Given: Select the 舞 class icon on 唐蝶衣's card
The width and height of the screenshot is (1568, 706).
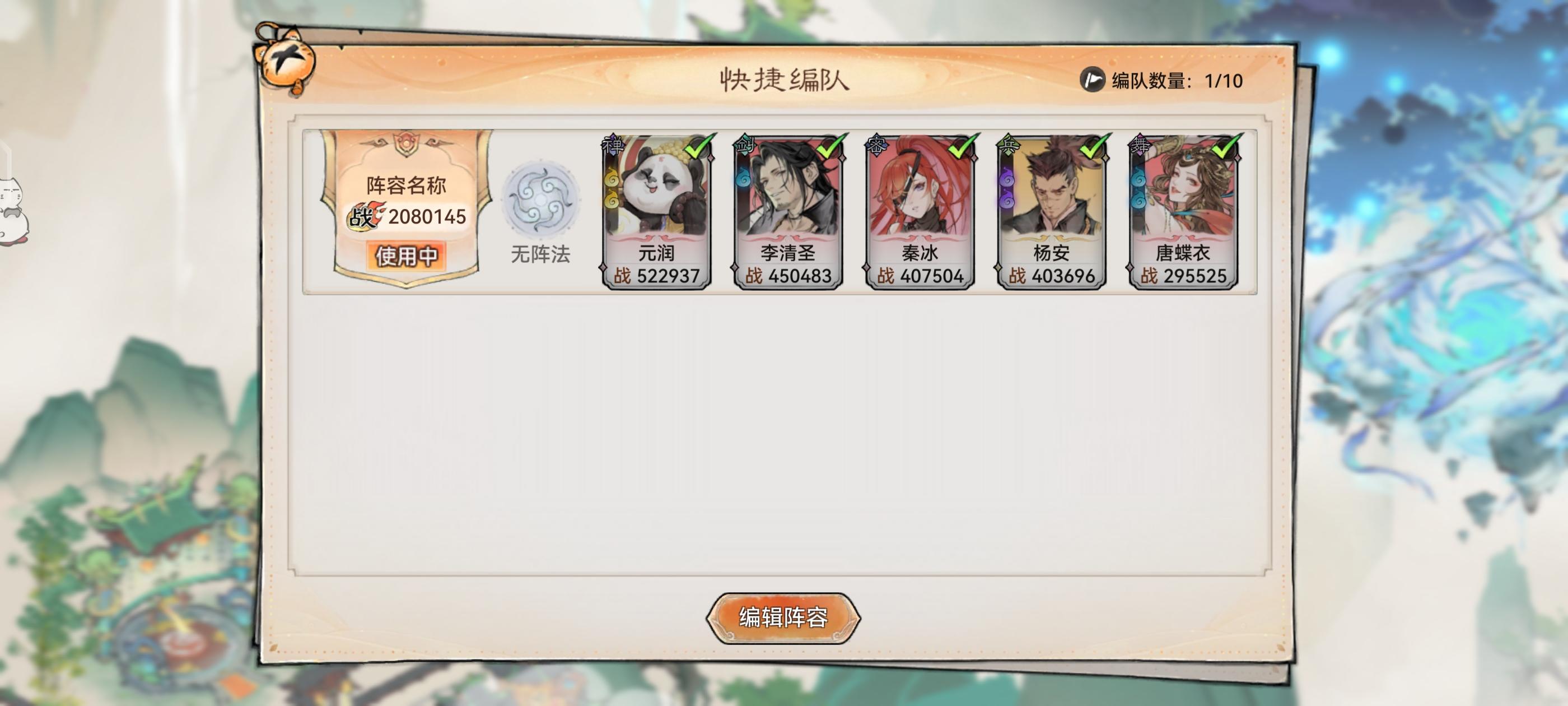Looking at the screenshot, I should pyautogui.click(x=1139, y=144).
